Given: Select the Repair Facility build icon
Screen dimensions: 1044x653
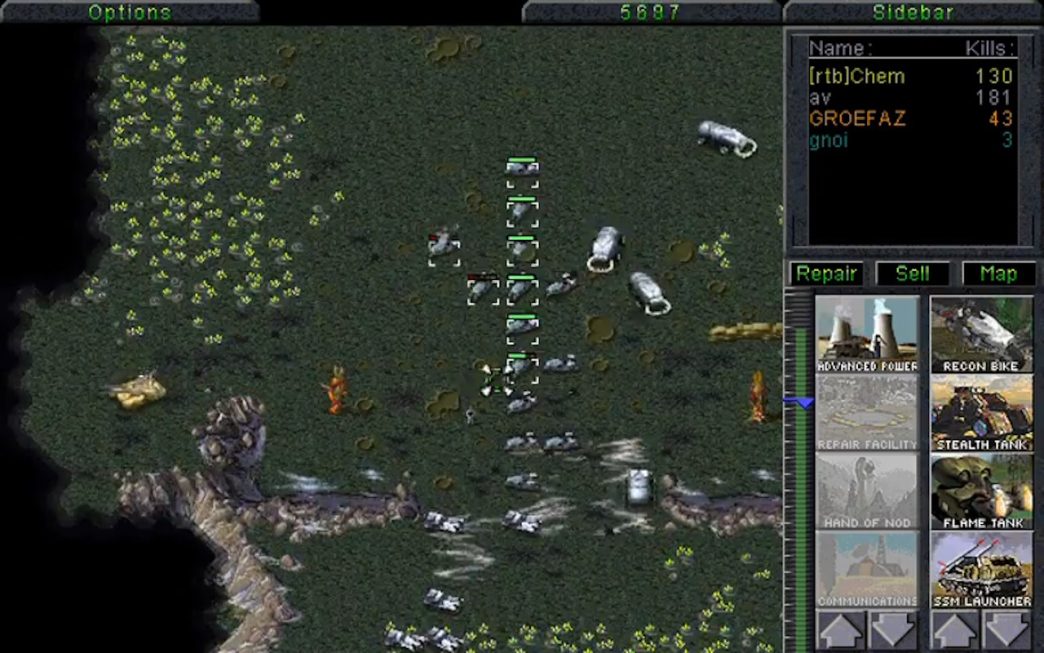Looking at the screenshot, I should click(867, 413).
